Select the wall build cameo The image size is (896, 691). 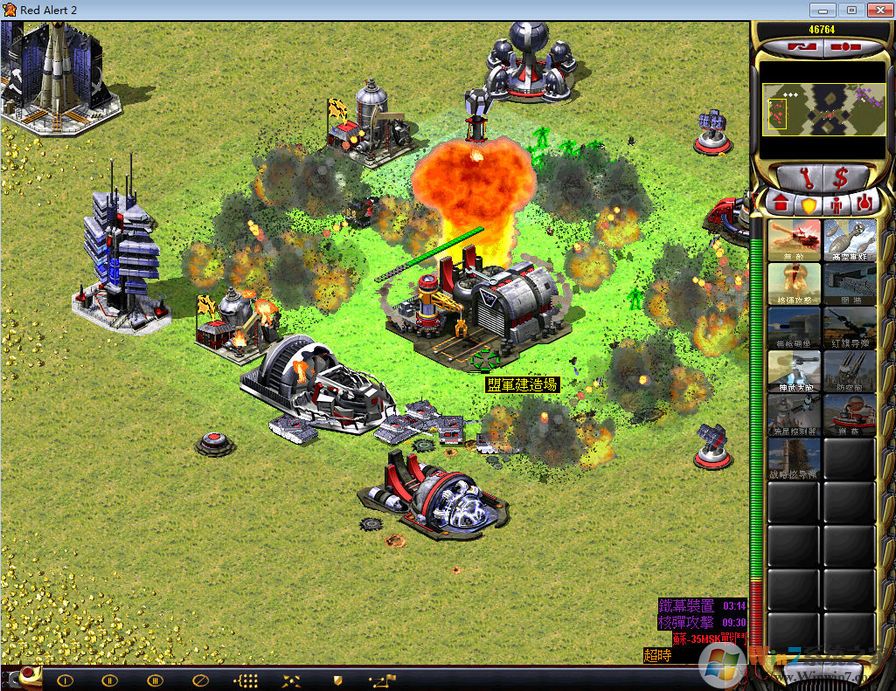[x=850, y=284]
